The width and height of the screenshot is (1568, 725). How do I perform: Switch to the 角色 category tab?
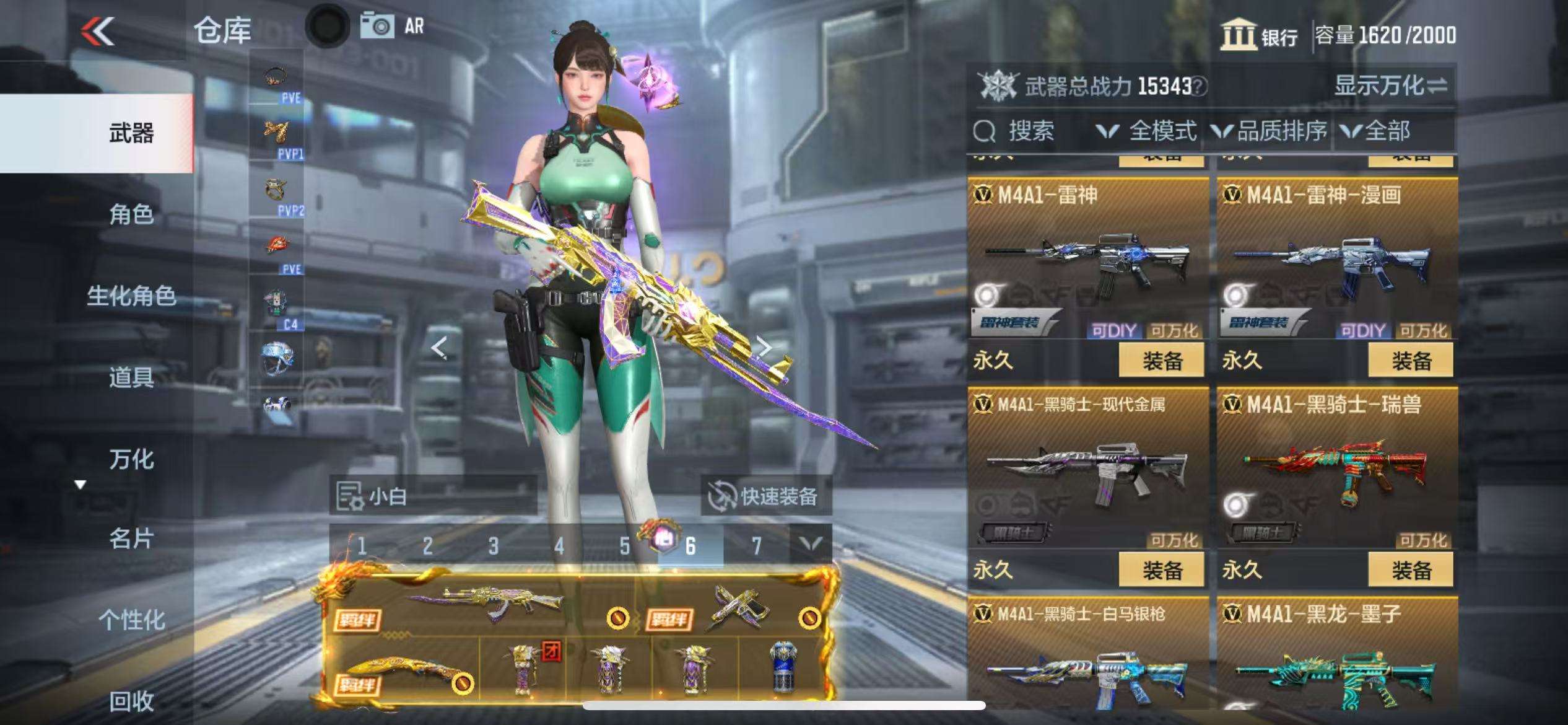coord(131,214)
